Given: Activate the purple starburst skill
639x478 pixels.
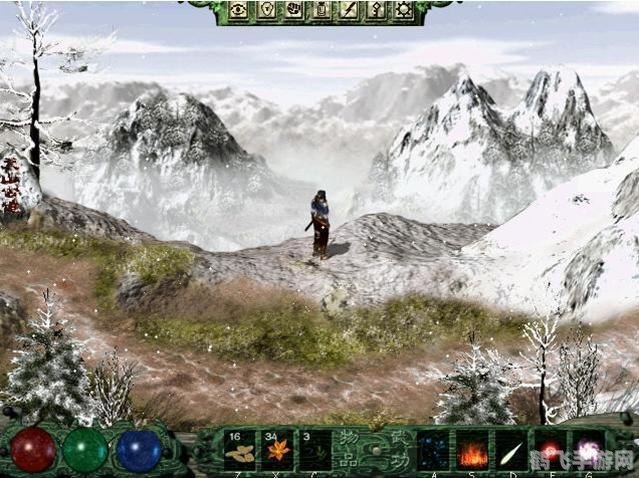Looking at the screenshot, I should pyautogui.click(x=584, y=449).
